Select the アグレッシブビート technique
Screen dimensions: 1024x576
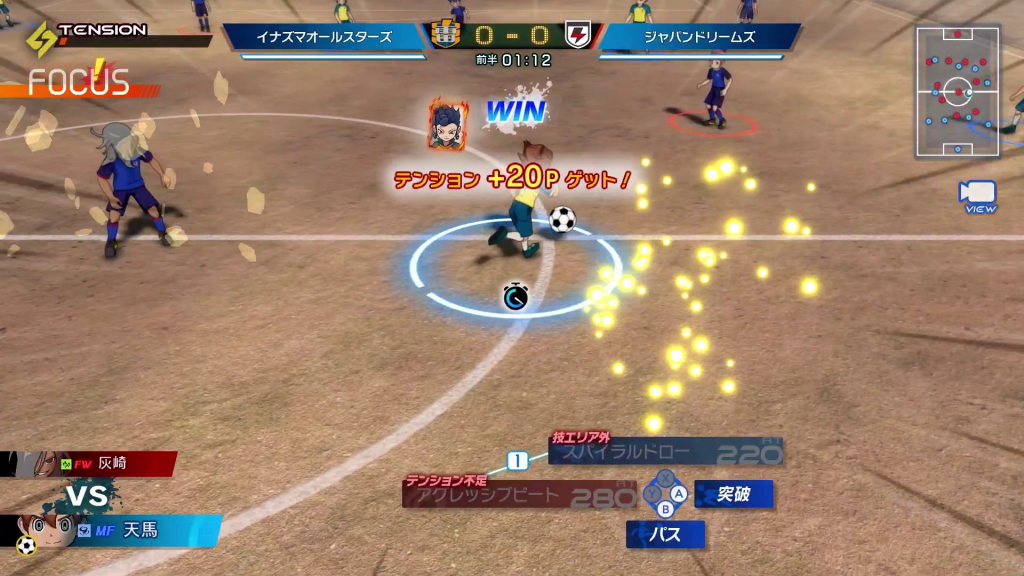click(520, 495)
